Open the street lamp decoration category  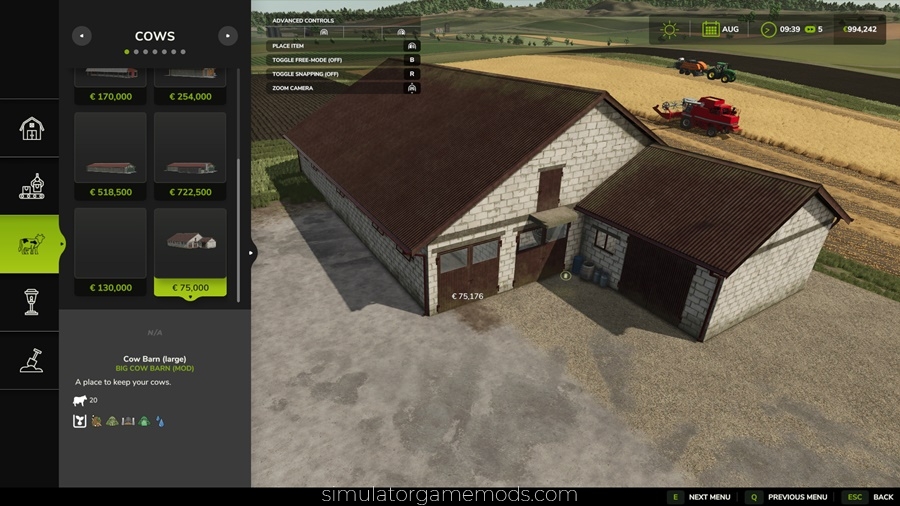32,301
